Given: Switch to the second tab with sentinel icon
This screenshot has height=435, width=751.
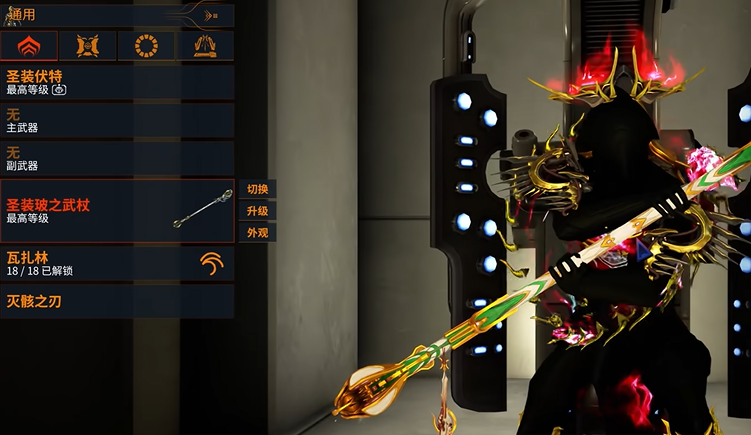Looking at the screenshot, I should click(87, 46).
